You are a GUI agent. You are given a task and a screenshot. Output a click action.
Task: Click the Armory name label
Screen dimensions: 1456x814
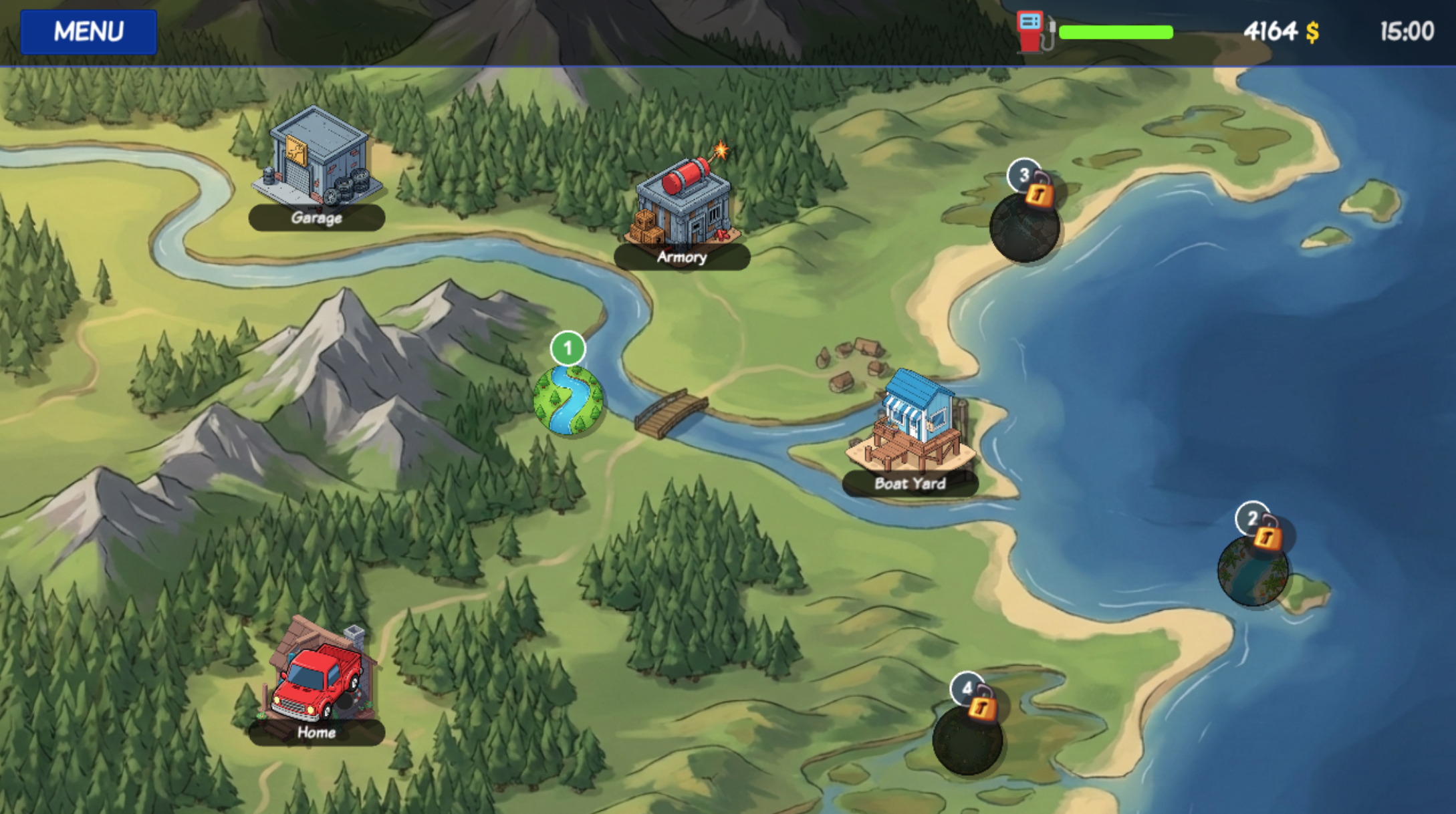(x=681, y=258)
